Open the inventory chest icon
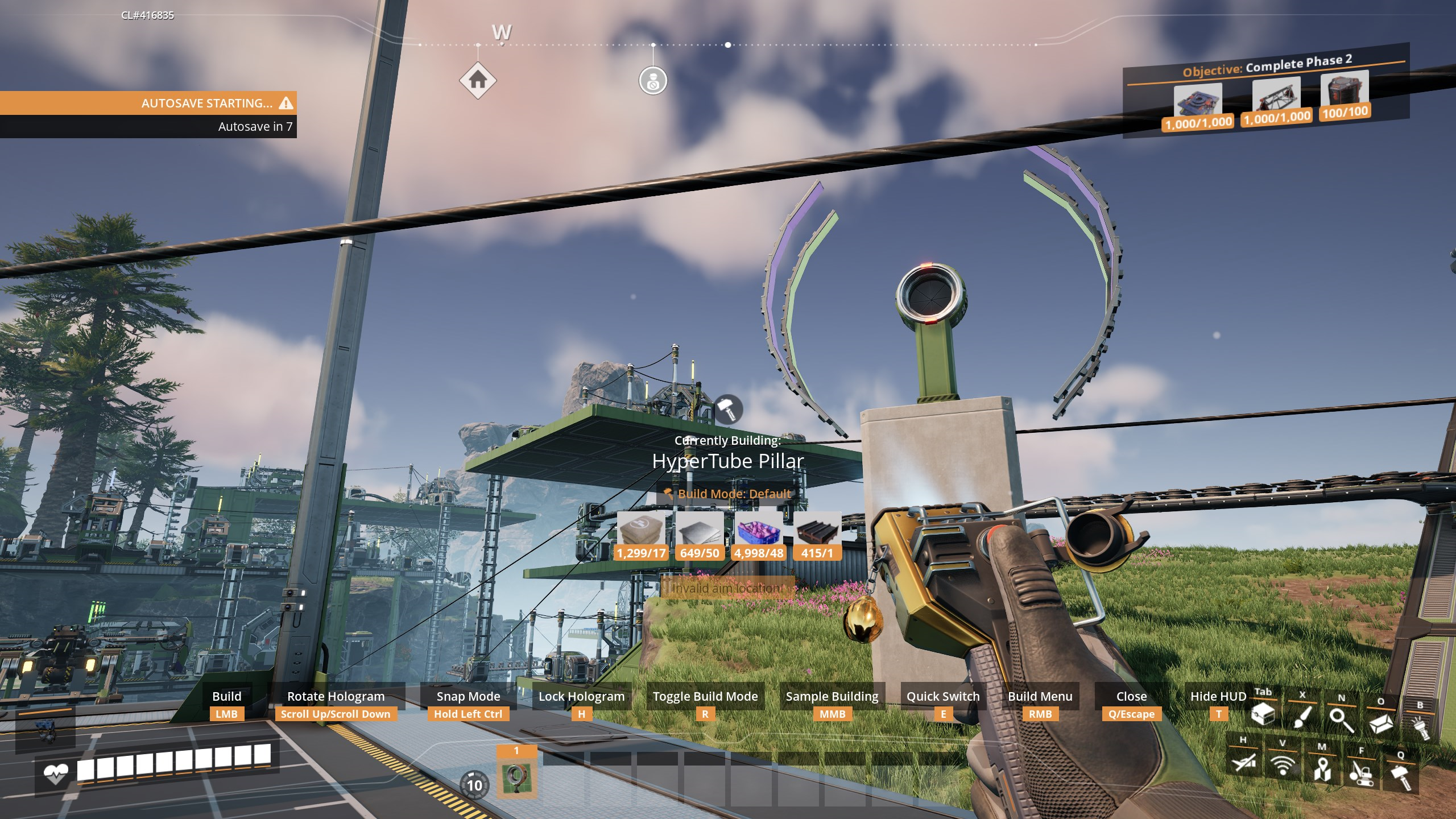 pos(1263,714)
